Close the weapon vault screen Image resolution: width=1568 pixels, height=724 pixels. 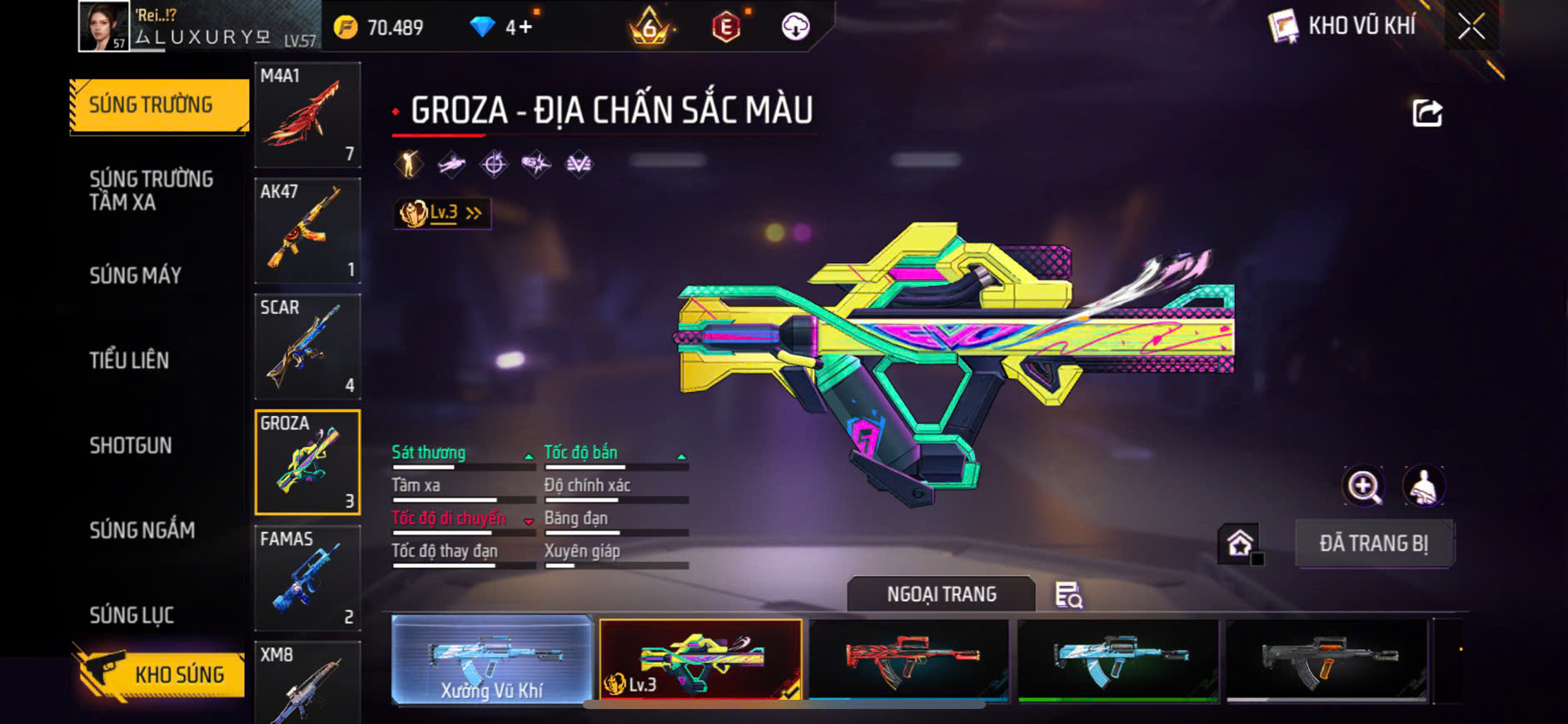pos(1471,27)
